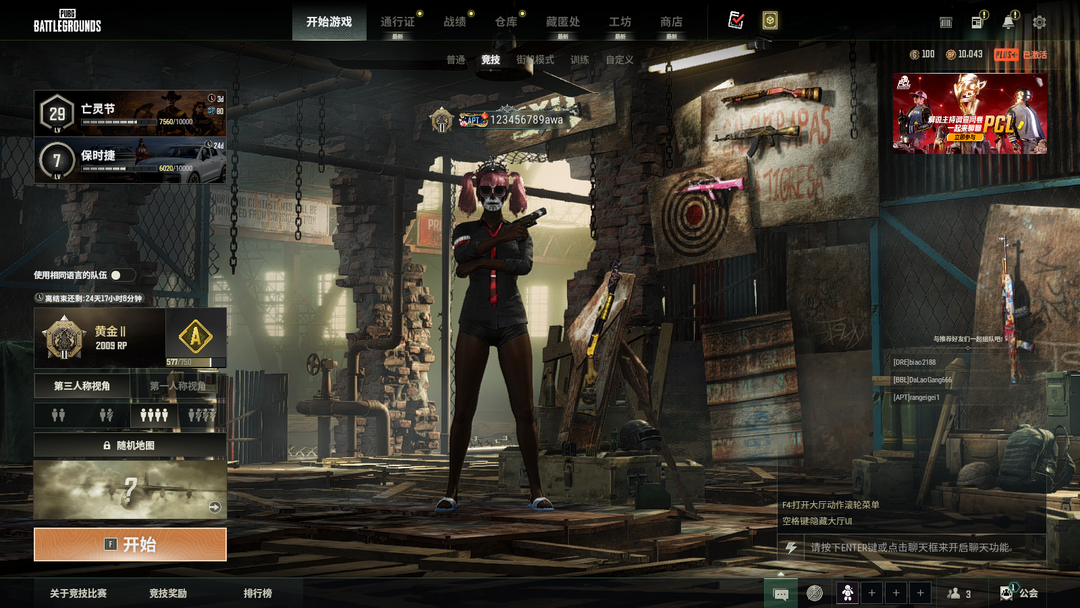Select the 普通 normal mode tab
Screen dimensions: 1080x608
456,60
